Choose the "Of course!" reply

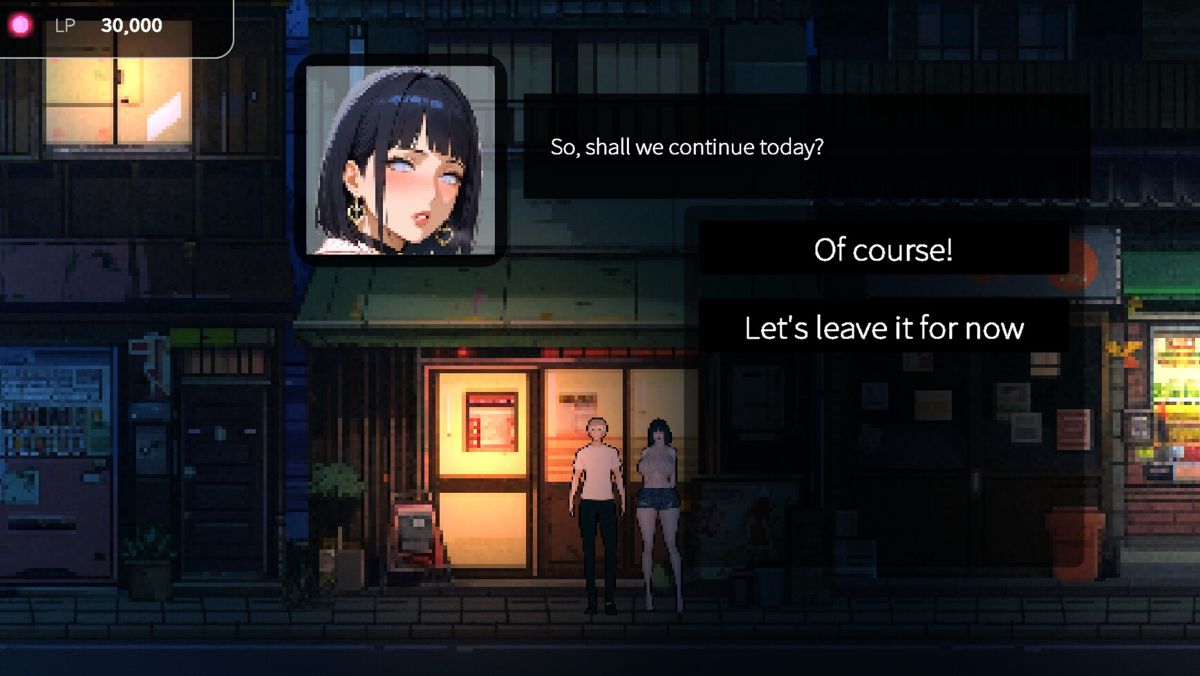coord(883,249)
